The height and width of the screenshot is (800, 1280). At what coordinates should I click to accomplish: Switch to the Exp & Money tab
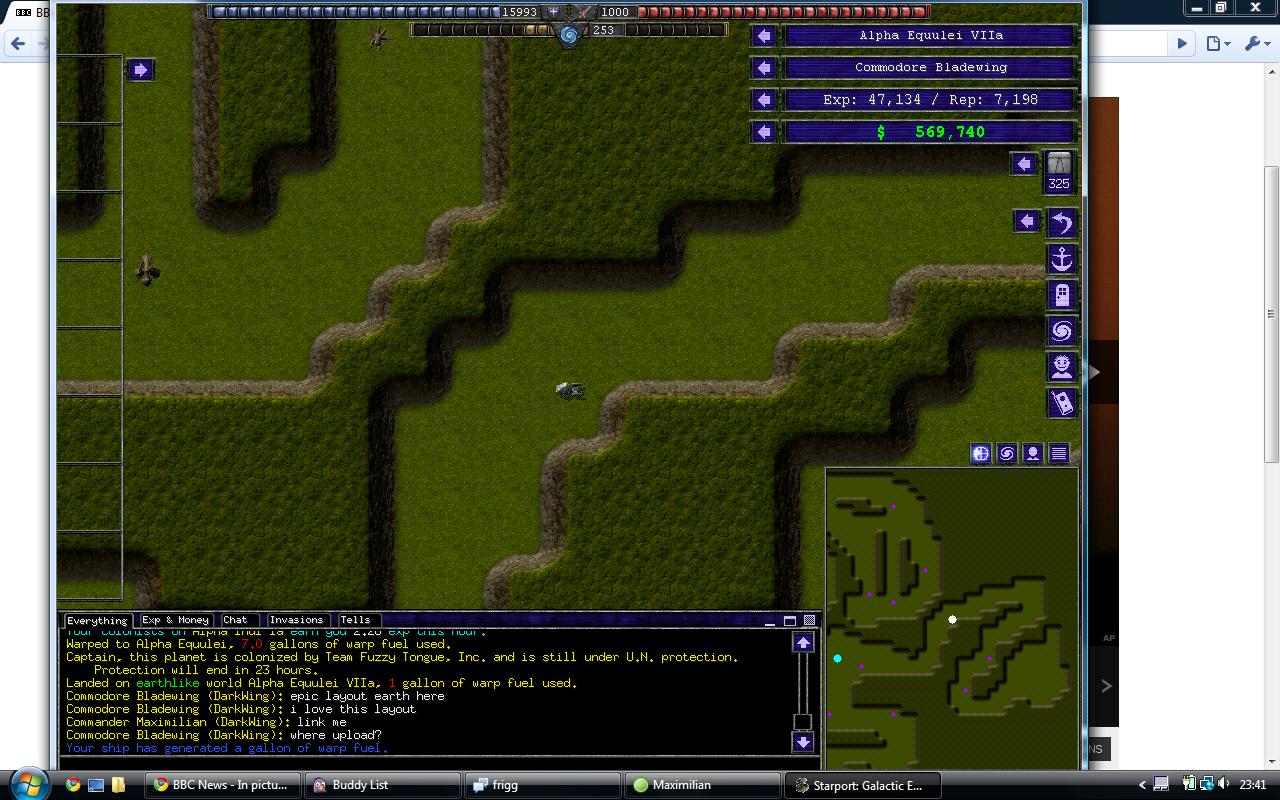coord(175,620)
